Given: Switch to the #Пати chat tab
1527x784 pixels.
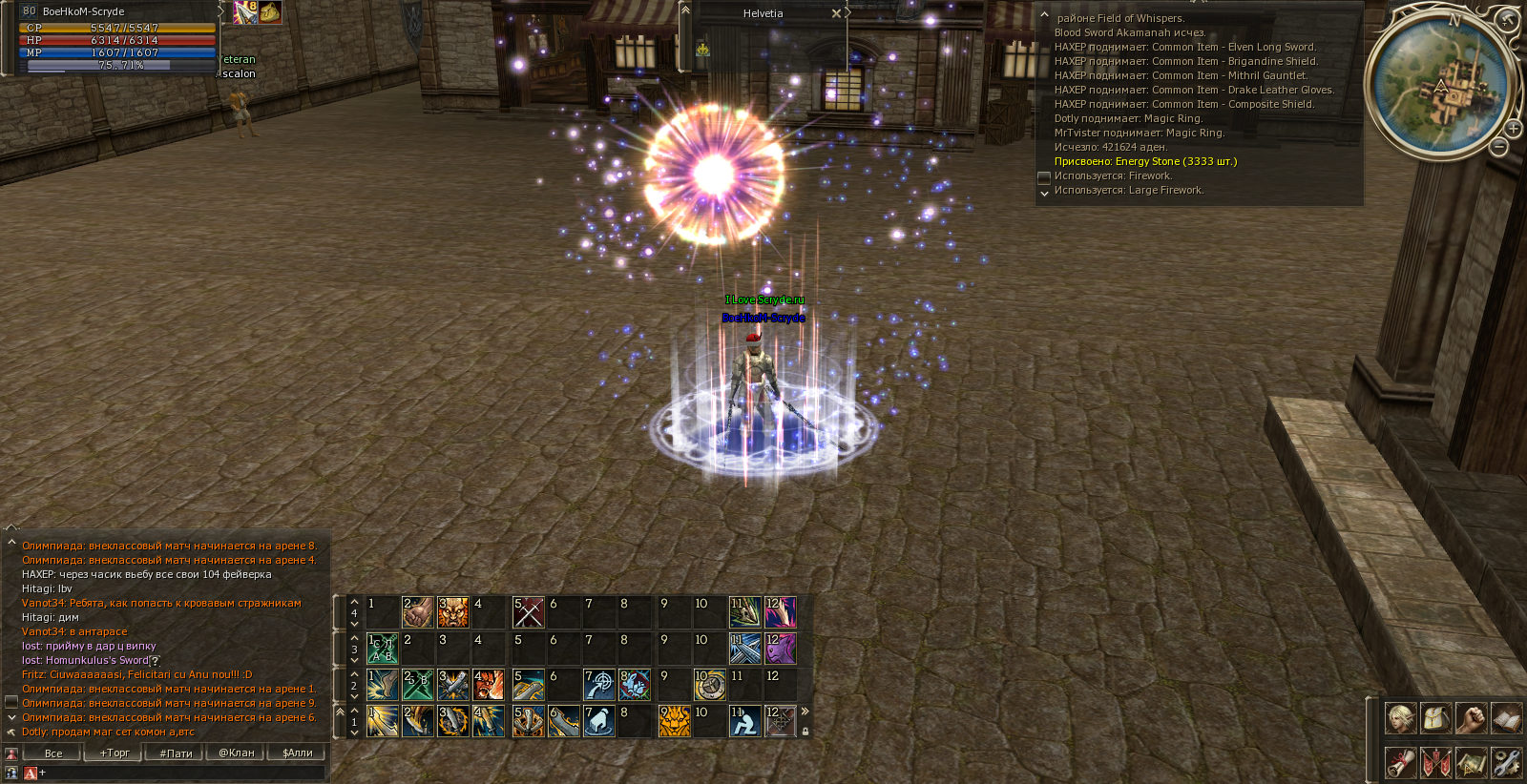Looking at the screenshot, I should 176,753.
